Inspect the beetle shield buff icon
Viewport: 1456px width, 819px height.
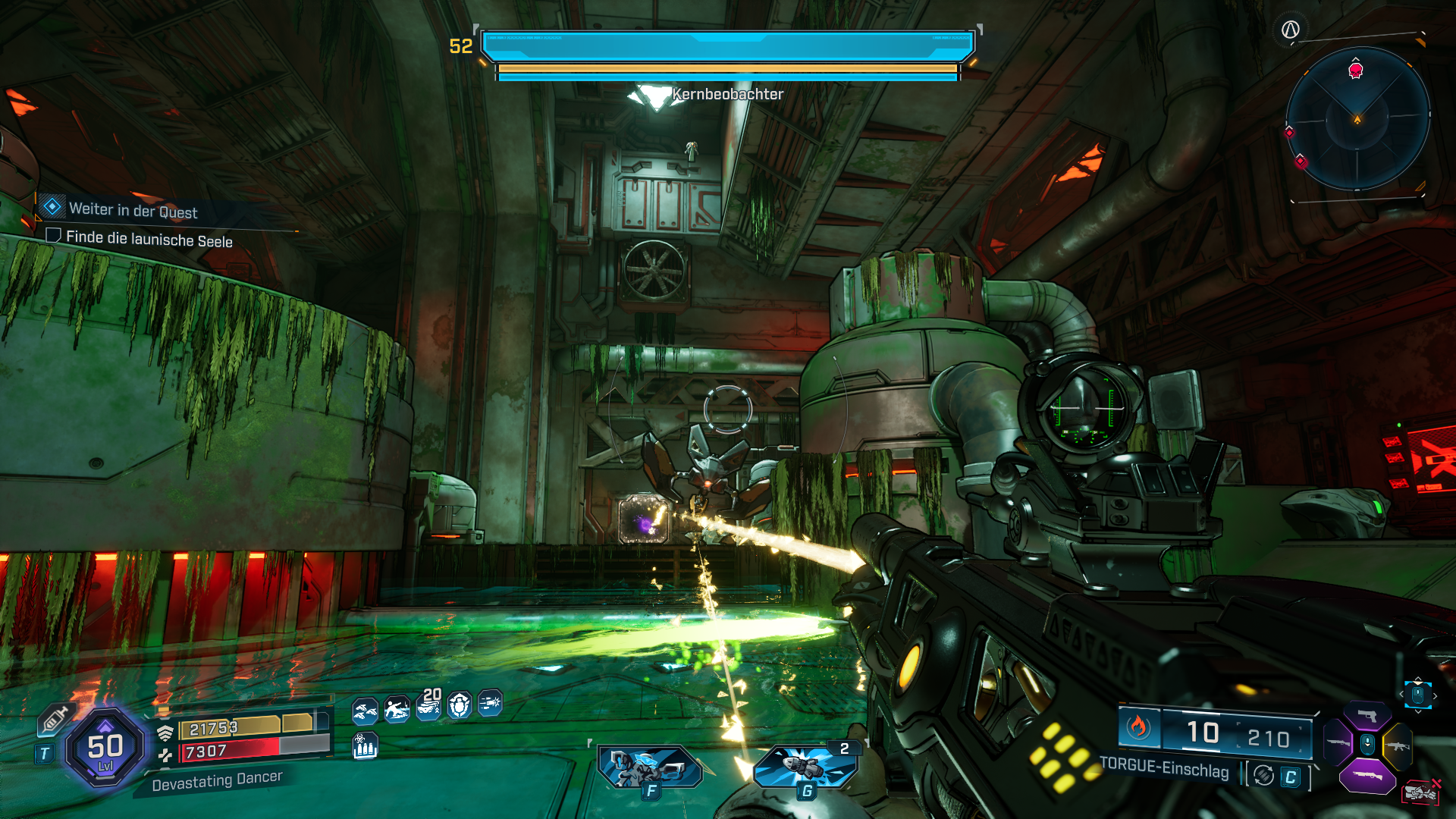(x=460, y=706)
